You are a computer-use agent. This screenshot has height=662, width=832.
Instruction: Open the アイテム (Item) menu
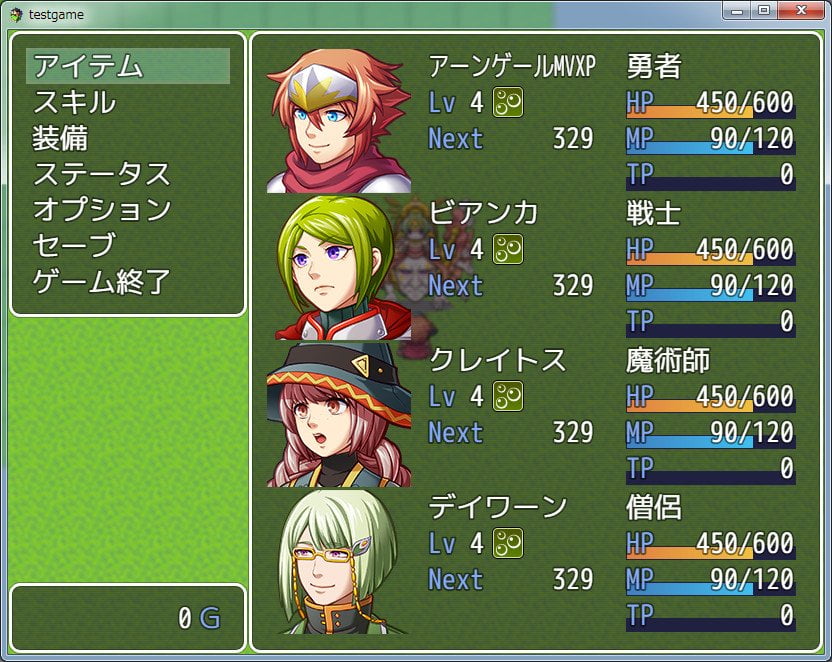coord(128,67)
